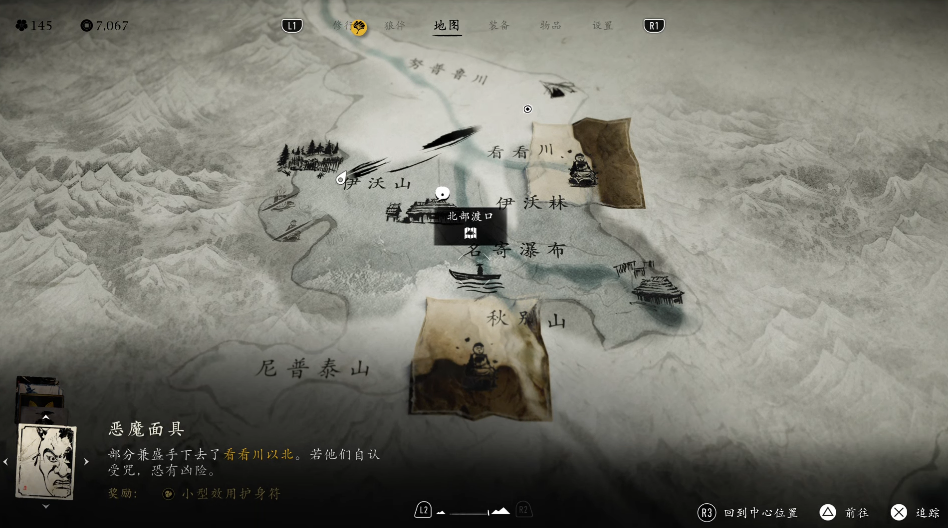The width and height of the screenshot is (948, 528).
Task: Select the 恶魔面具 quest card portrait
Action: tap(46, 461)
